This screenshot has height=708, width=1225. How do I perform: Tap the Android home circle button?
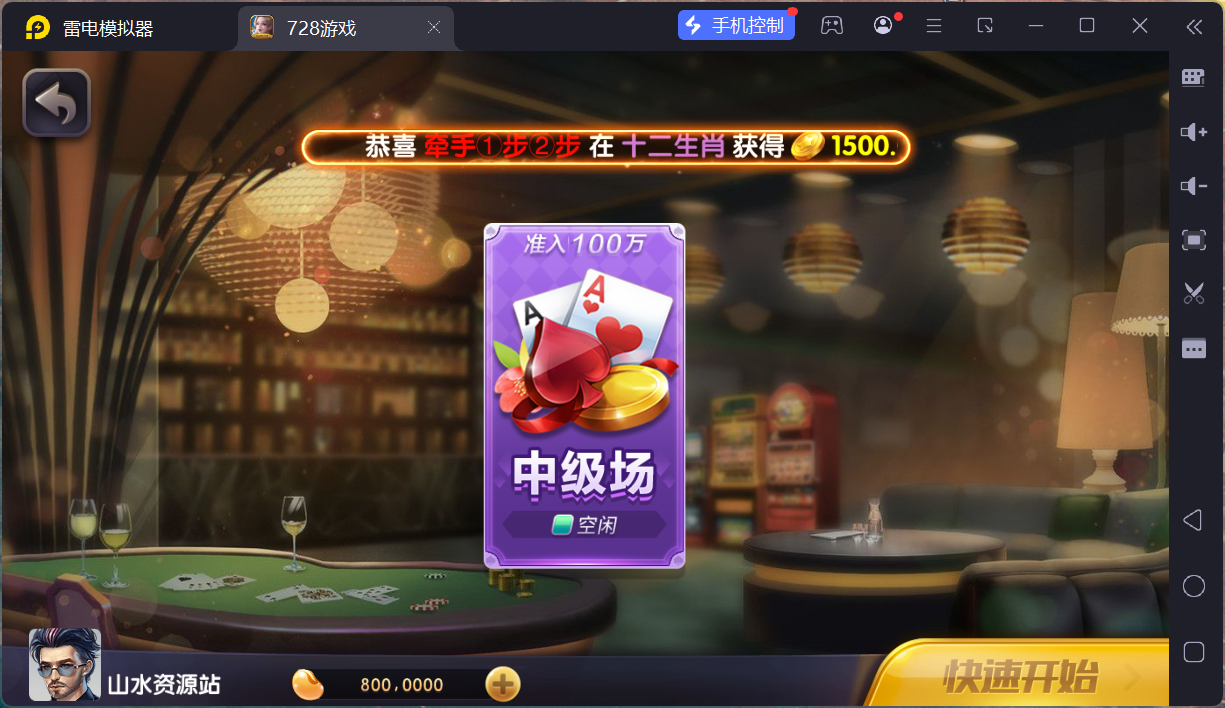tap(1193, 586)
